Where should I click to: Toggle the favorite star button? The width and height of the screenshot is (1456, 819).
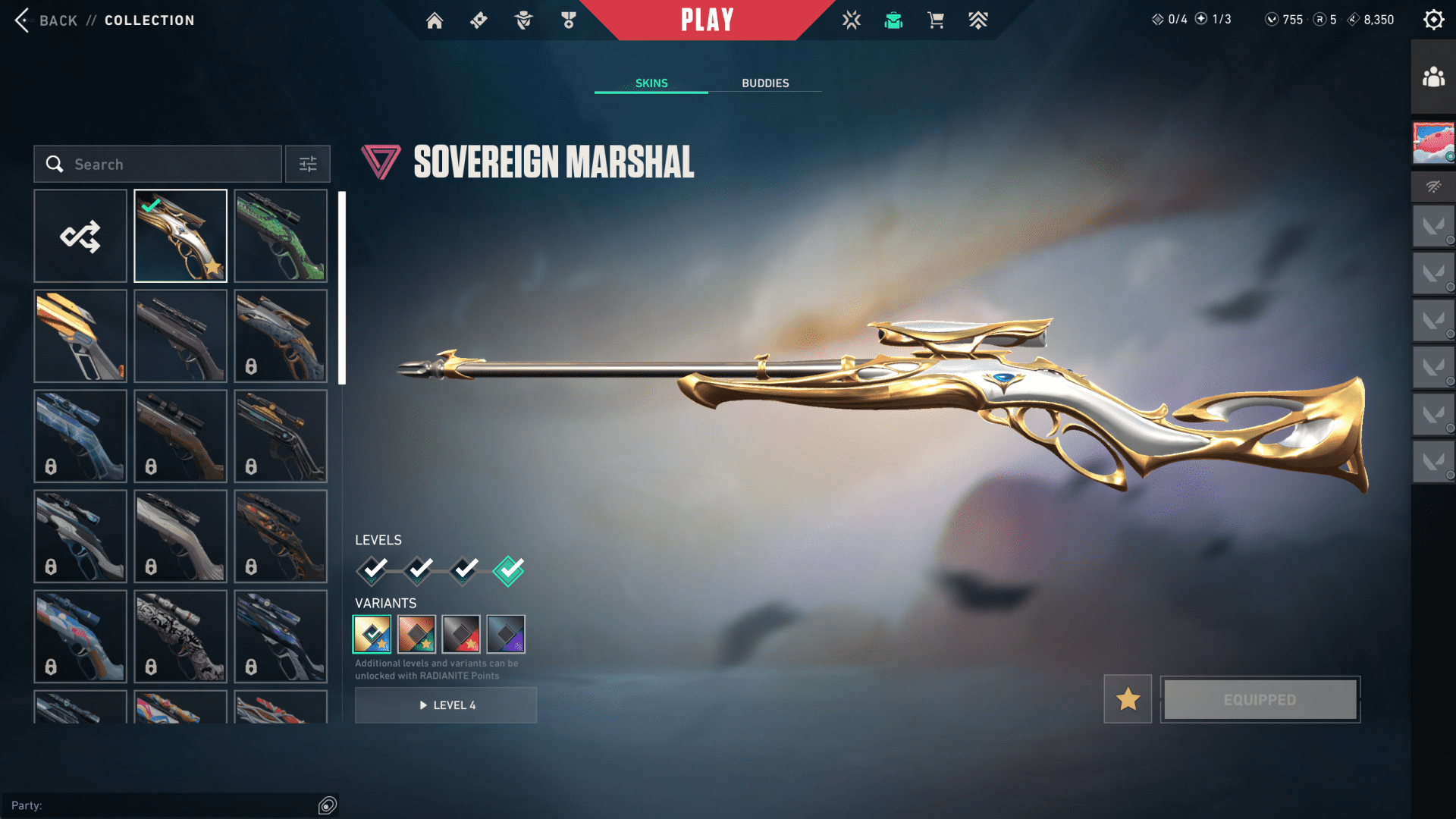coord(1128,699)
